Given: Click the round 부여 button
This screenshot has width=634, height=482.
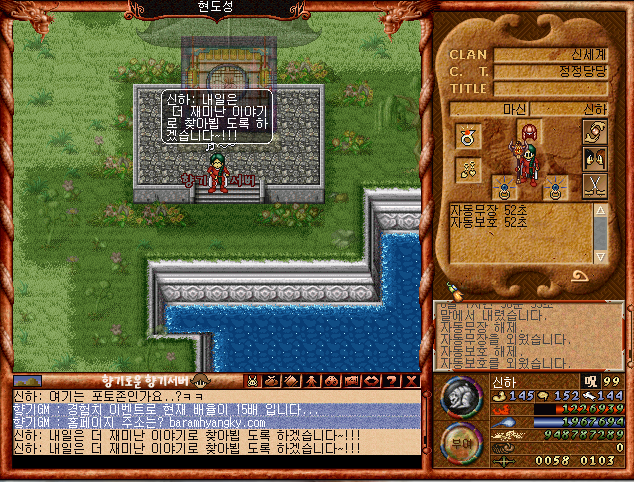Looking at the screenshot, I should pos(462,443).
